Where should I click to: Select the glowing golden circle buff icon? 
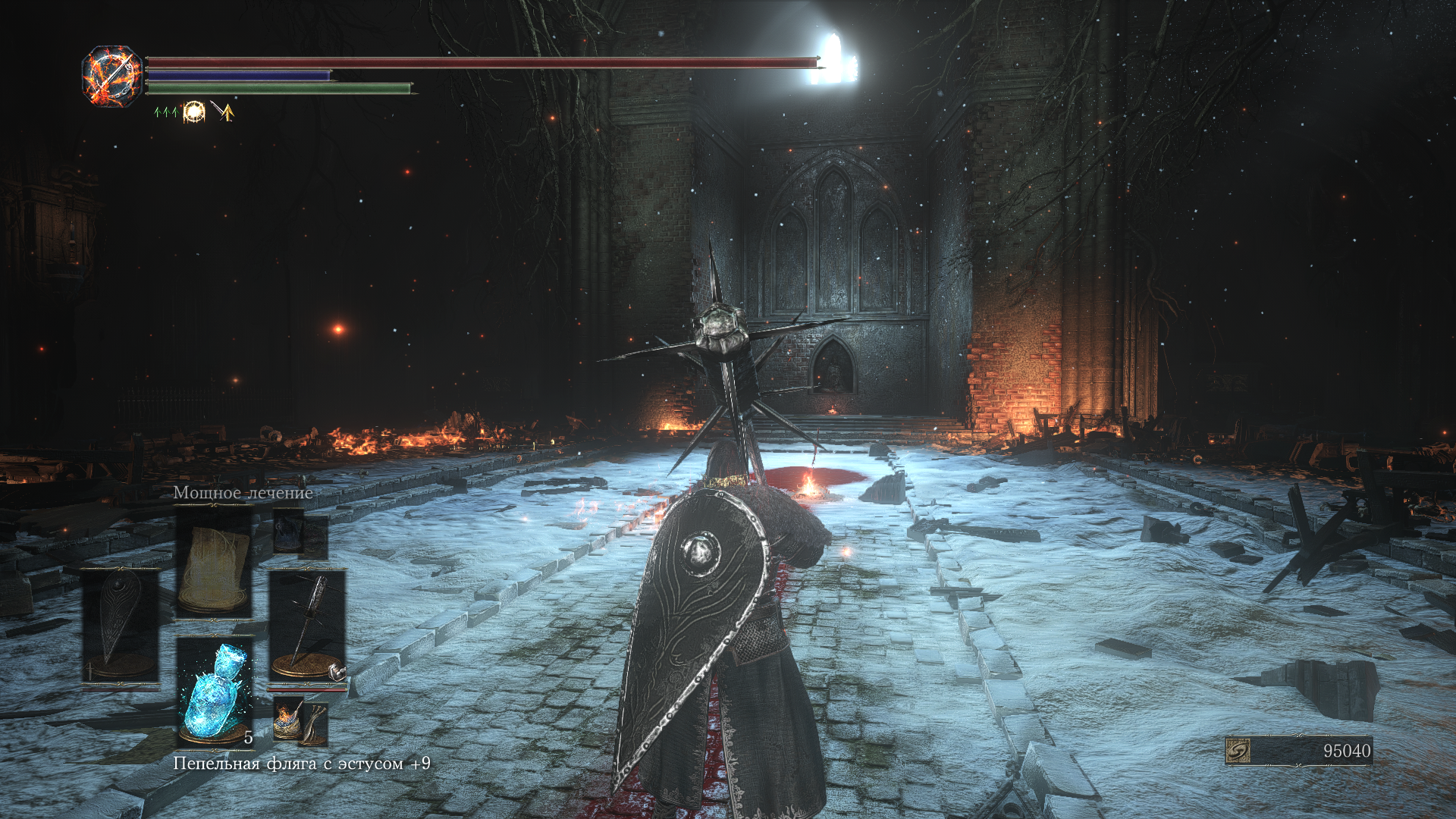coord(194,112)
